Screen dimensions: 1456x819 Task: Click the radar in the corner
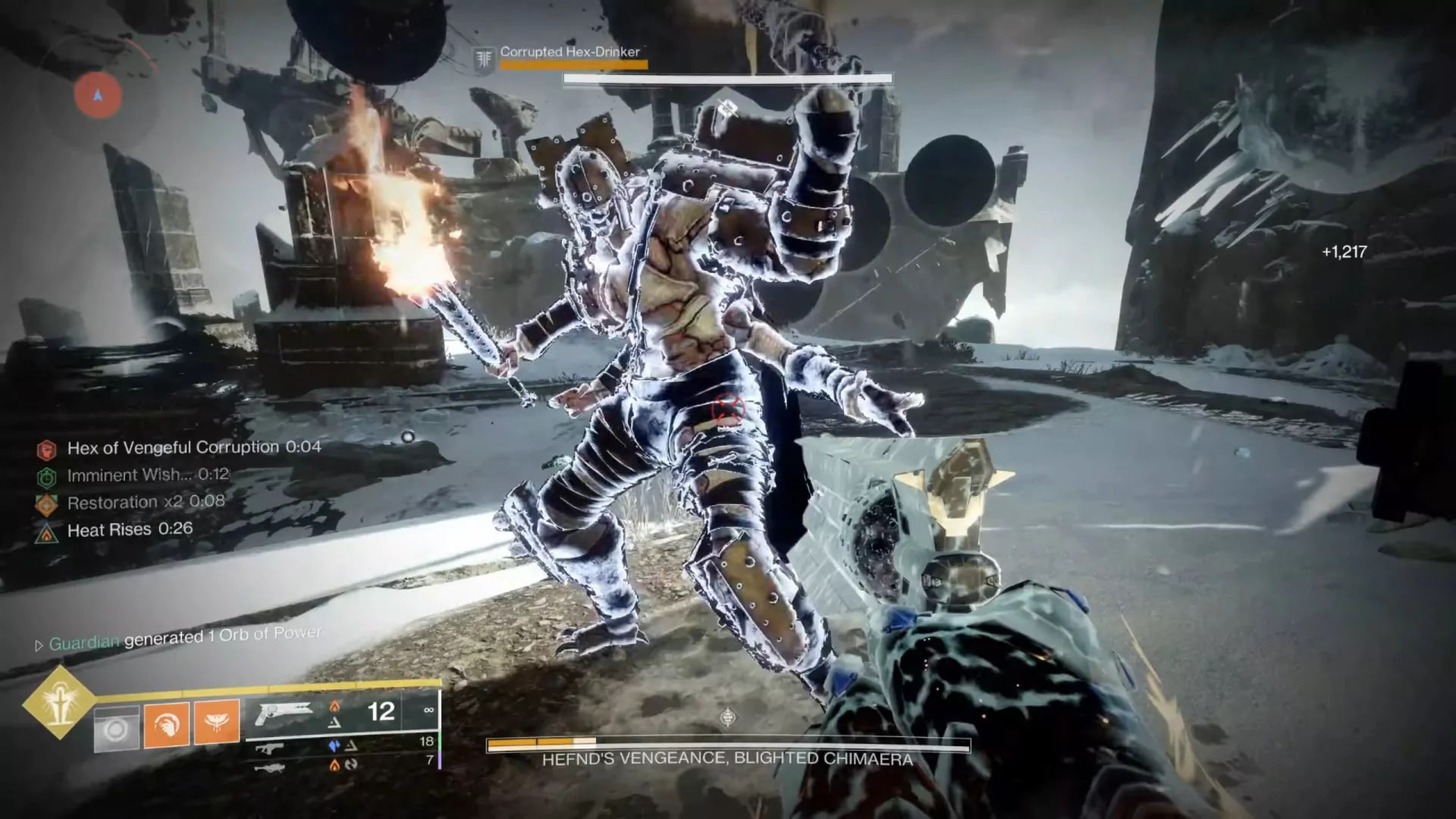[x=98, y=96]
